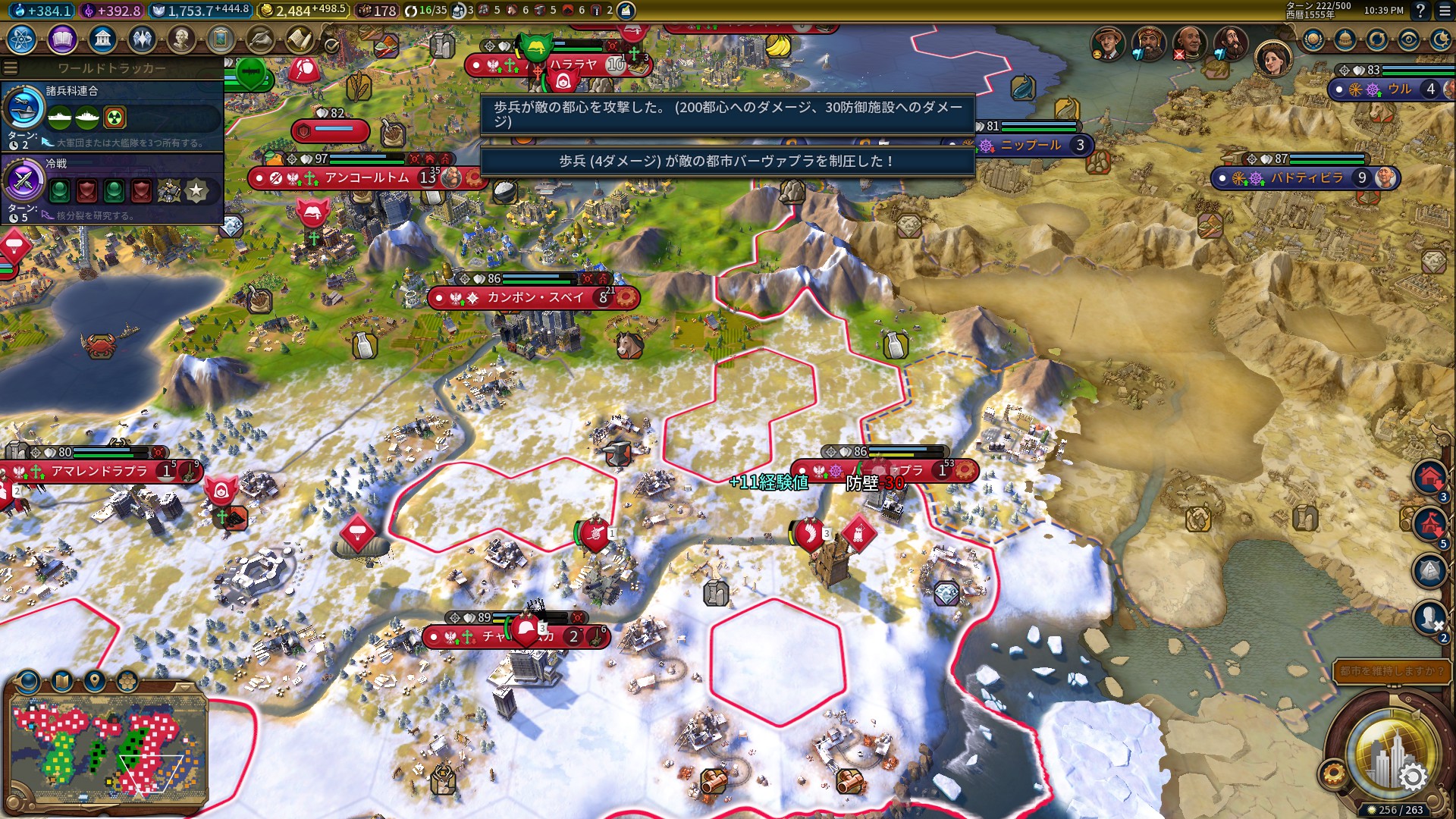Open the Great Works painting icon
This screenshot has width=1456, height=819.
pyautogui.click(x=221, y=39)
